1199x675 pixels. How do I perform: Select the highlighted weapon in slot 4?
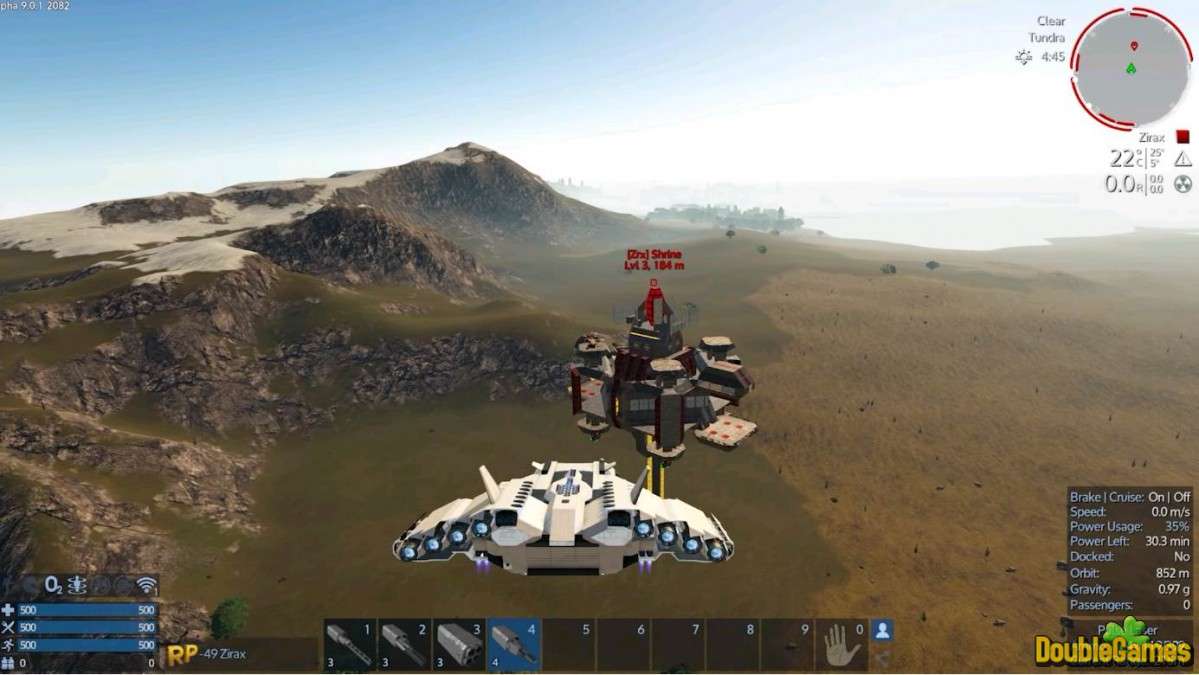click(x=514, y=644)
